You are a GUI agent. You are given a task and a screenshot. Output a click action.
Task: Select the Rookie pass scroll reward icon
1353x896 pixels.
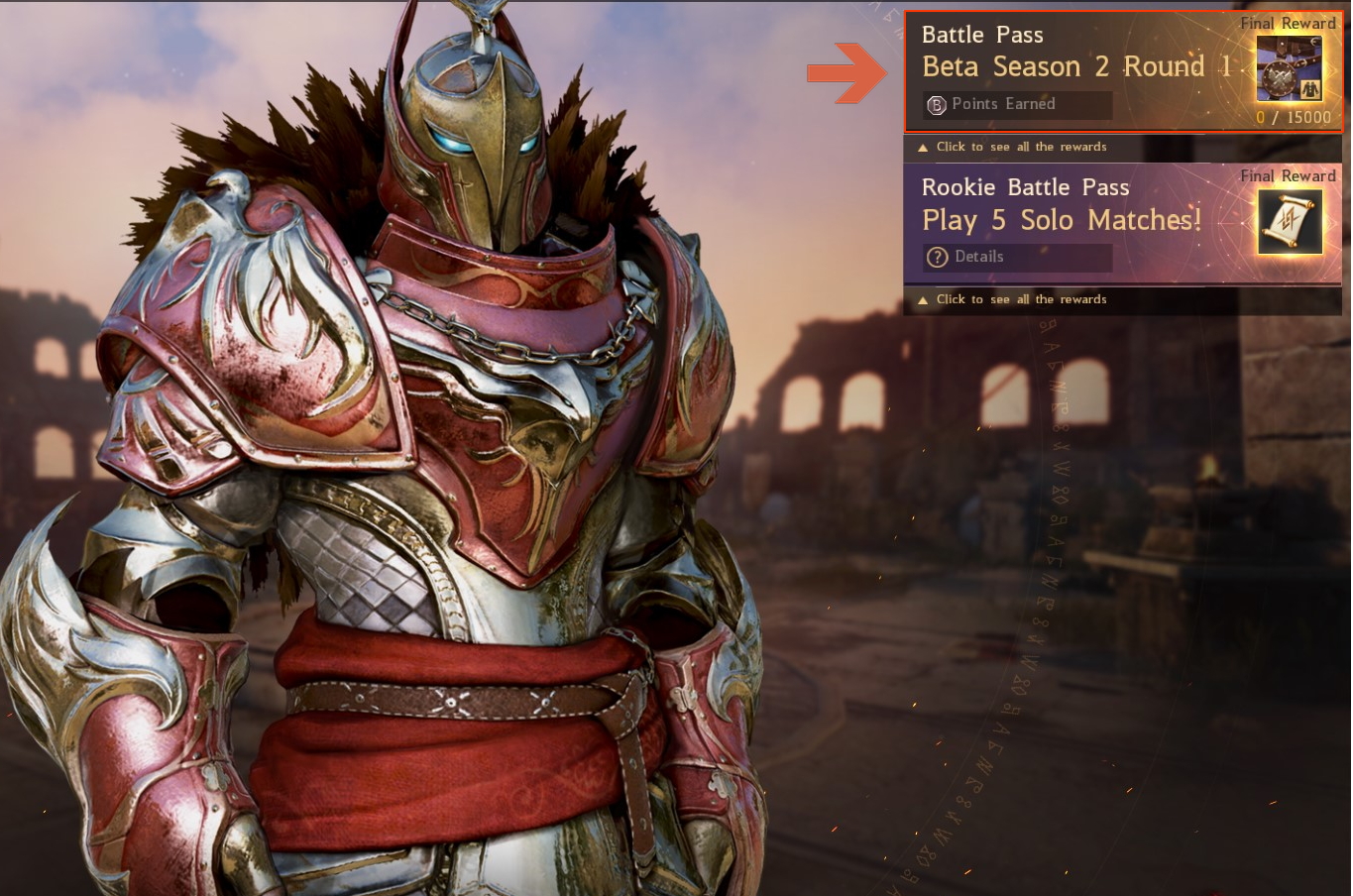pos(1290,222)
